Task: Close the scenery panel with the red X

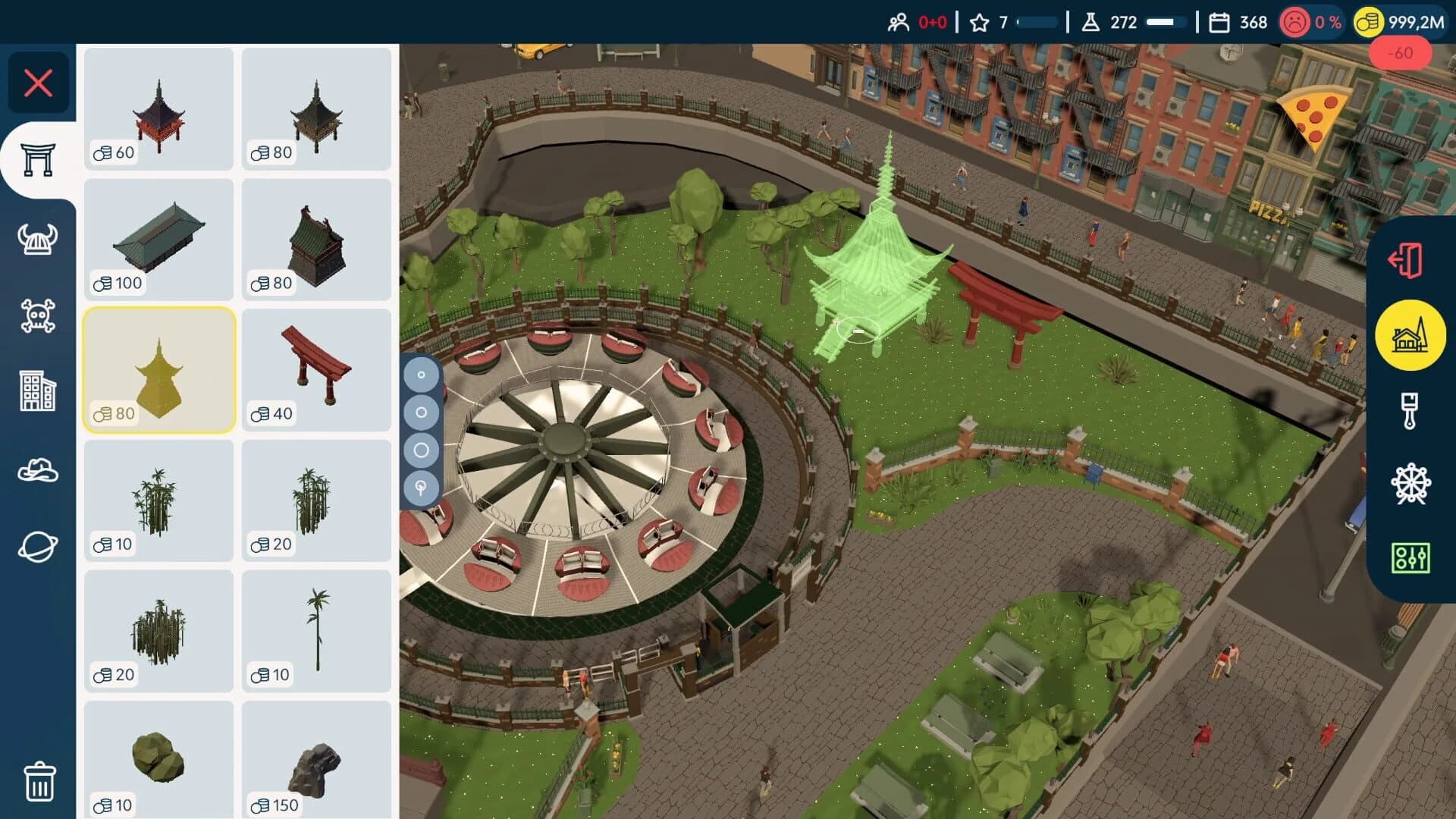Action: pyautogui.click(x=39, y=83)
